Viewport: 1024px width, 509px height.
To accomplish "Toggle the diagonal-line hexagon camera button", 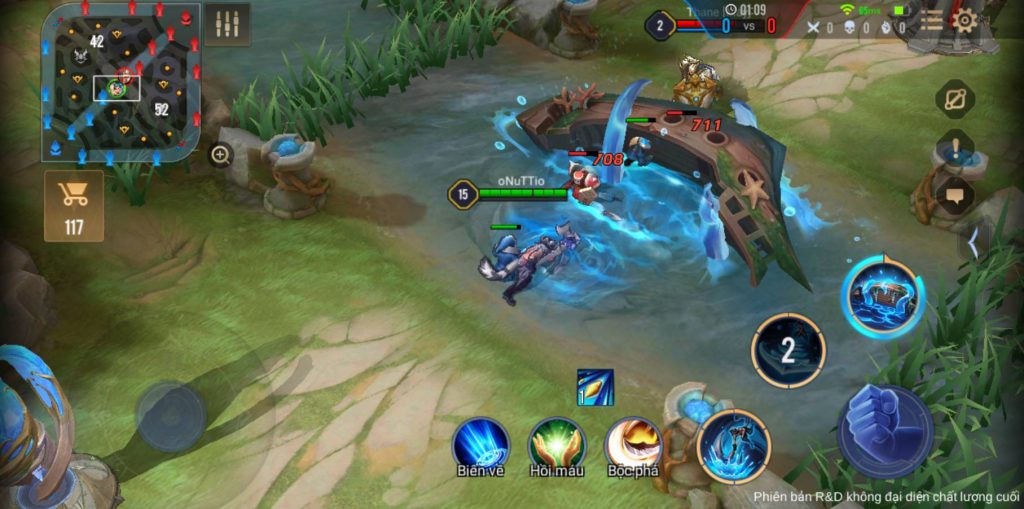I will [x=955, y=99].
